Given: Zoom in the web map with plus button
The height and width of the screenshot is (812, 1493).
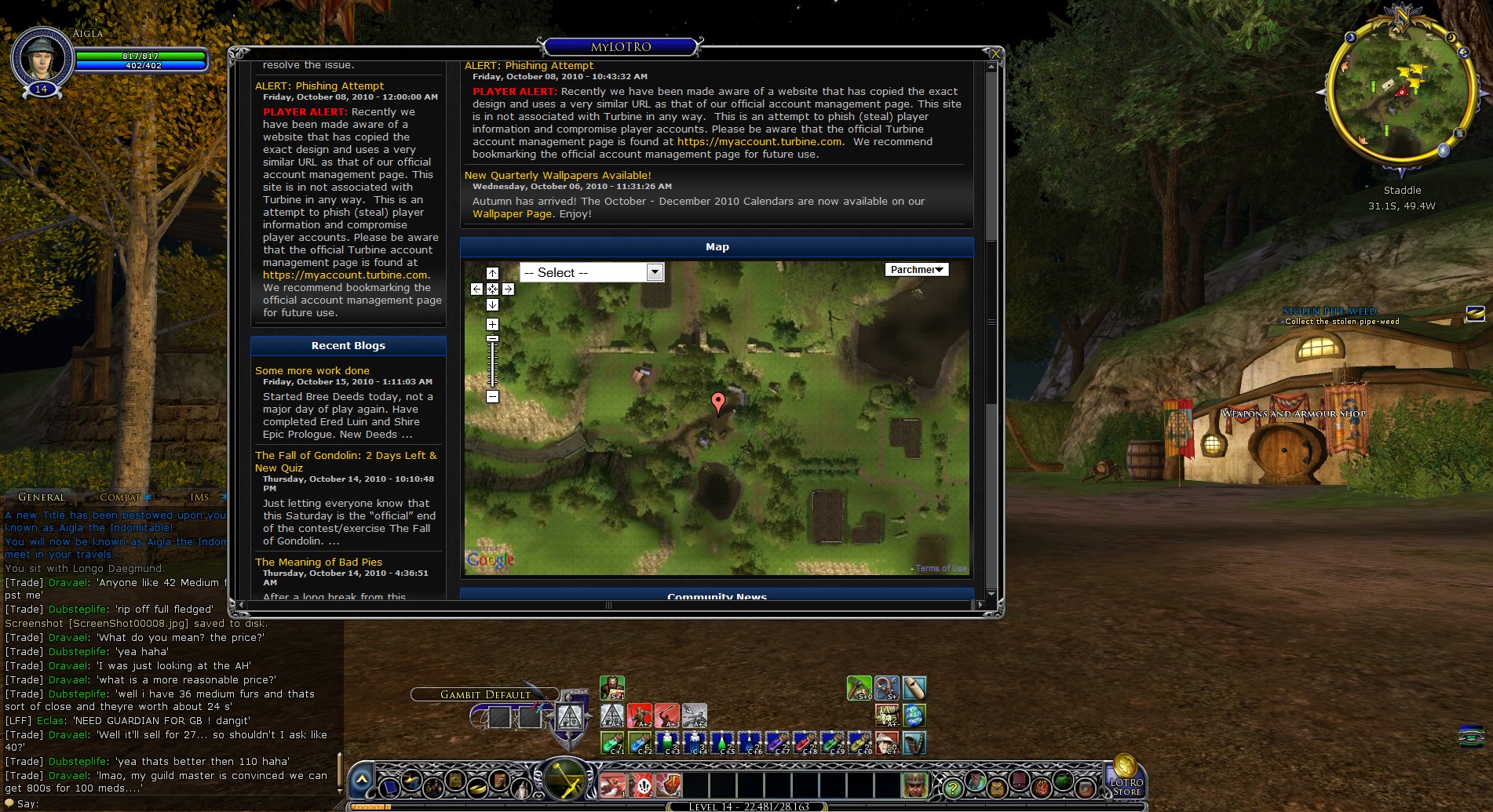Looking at the screenshot, I should coord(492,324).
